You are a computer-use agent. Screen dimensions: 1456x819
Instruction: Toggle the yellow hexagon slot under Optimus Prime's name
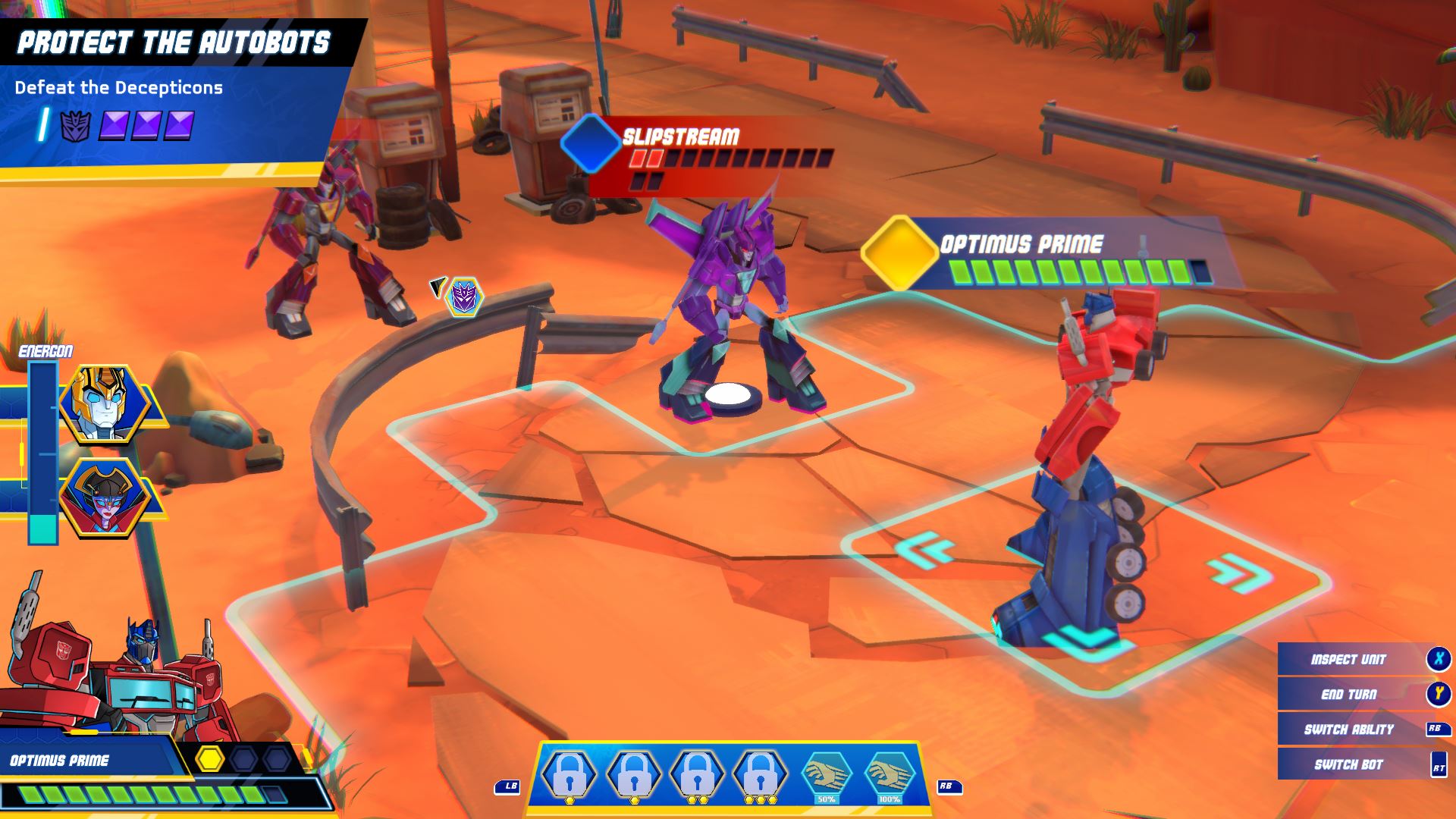pyautogui.click(x=210, y=757)
